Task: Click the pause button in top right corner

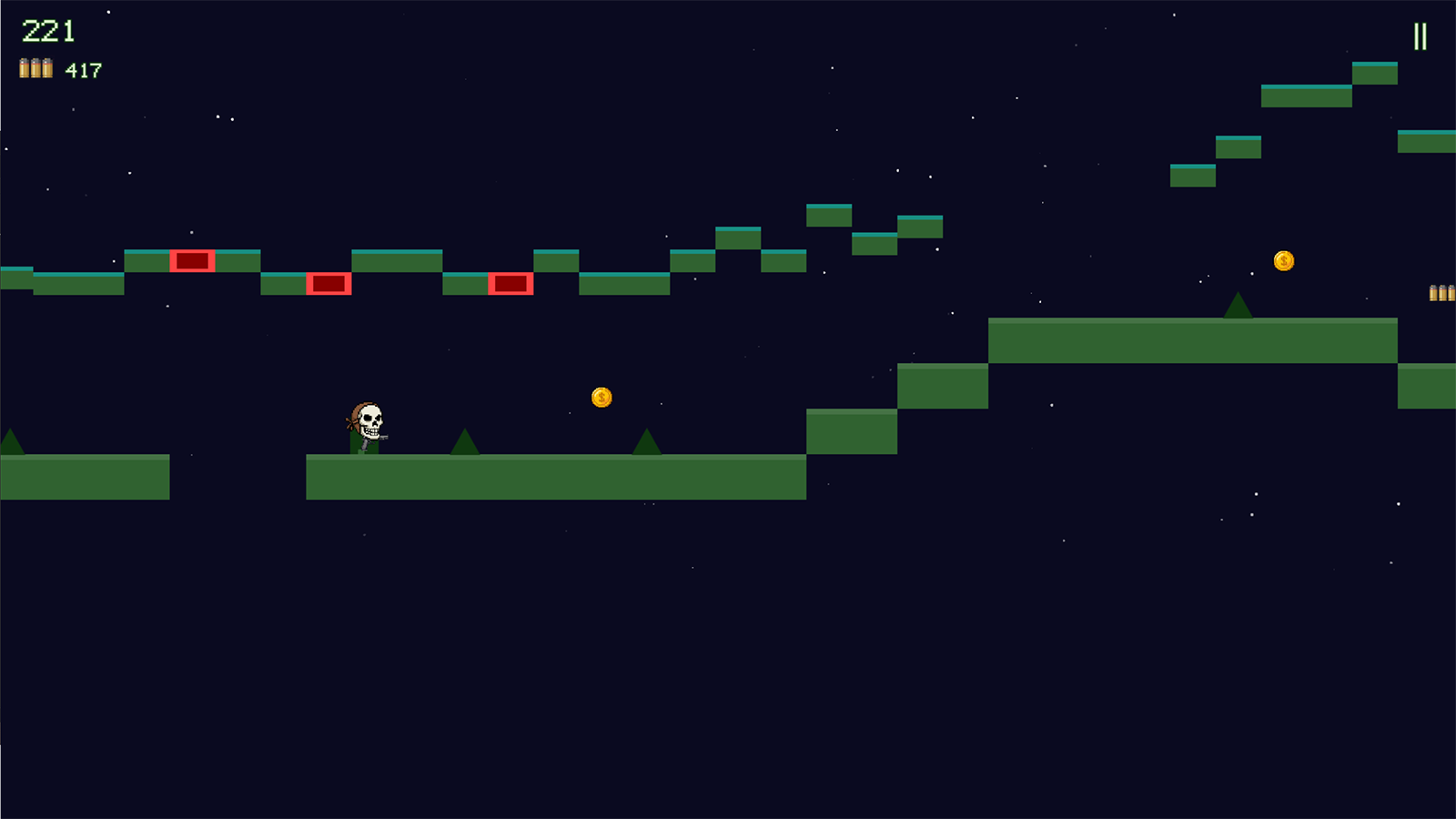Action: coord(1422,37)
